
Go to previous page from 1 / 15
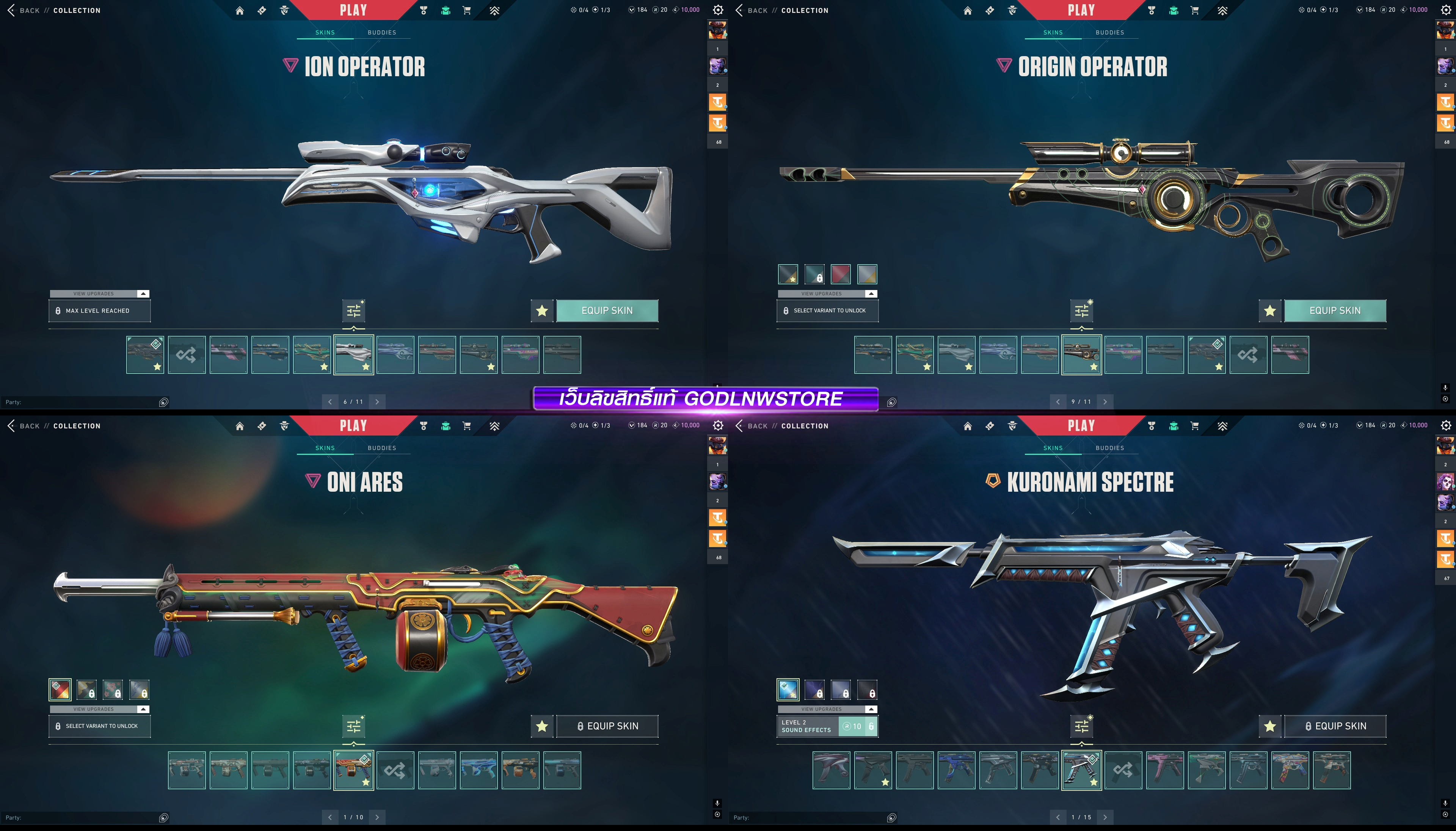(1057, 817)
